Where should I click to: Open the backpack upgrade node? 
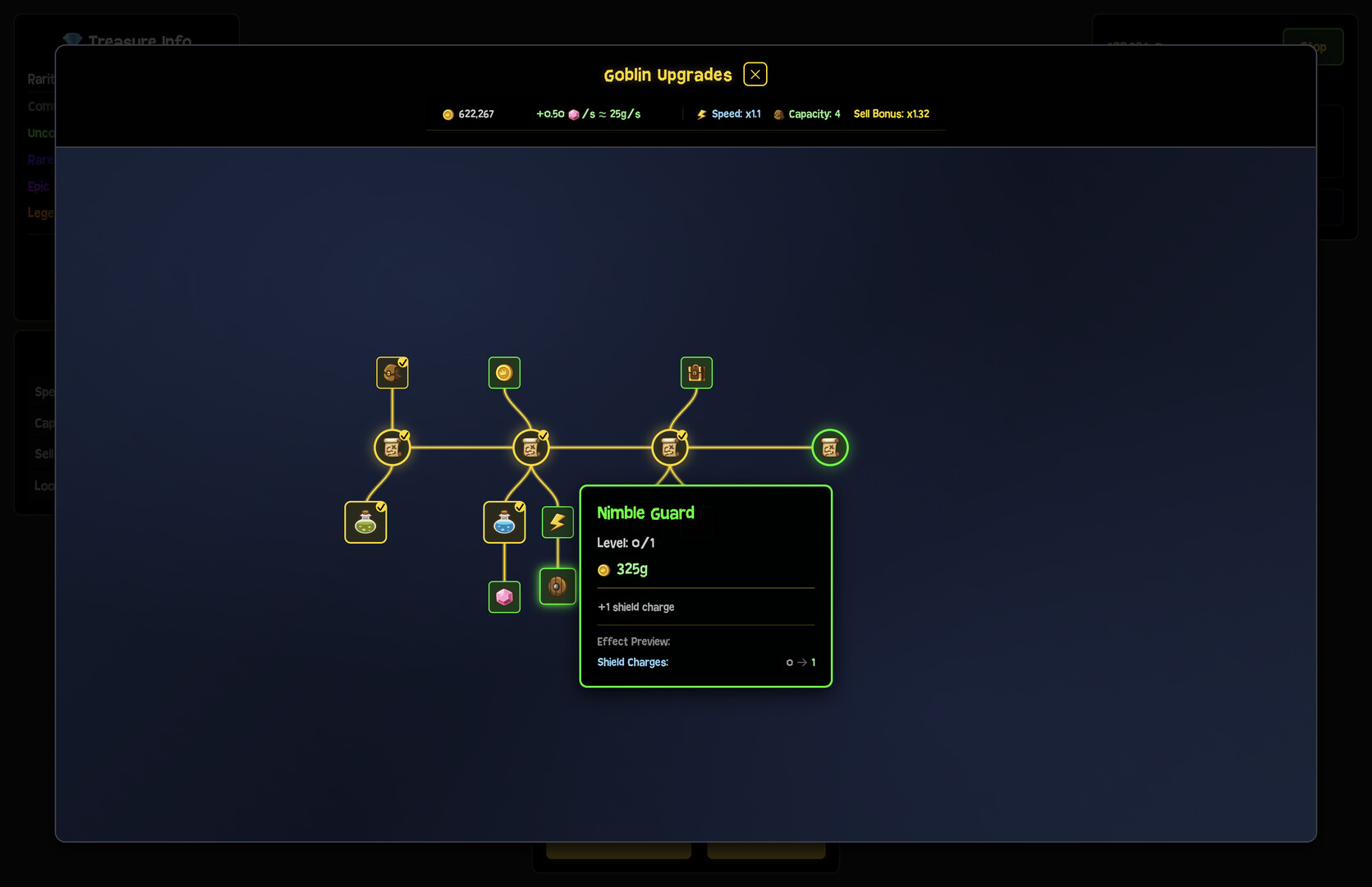(x=696, y=373)
